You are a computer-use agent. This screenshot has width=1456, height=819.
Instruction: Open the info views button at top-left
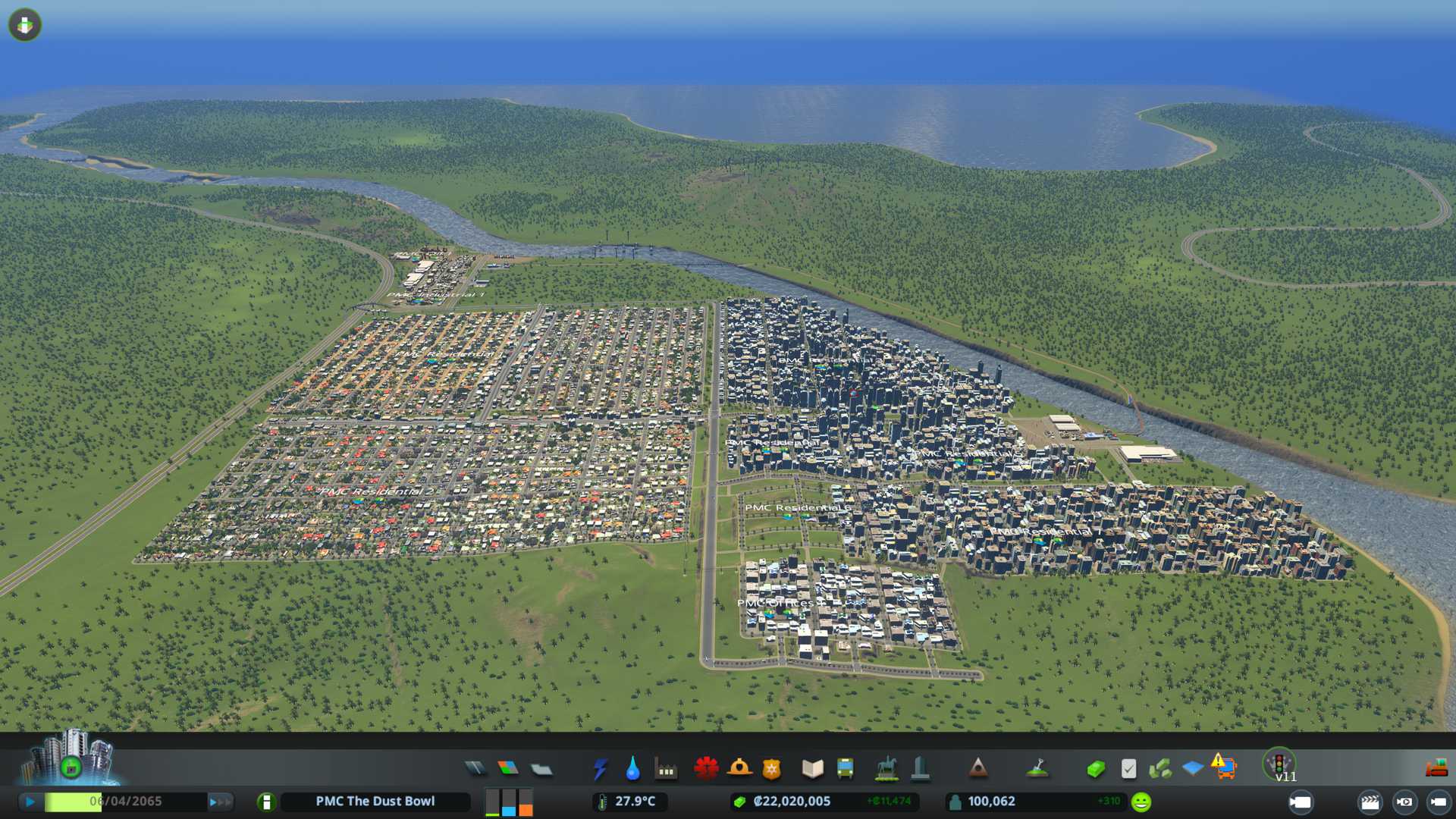tap(25, 25)
